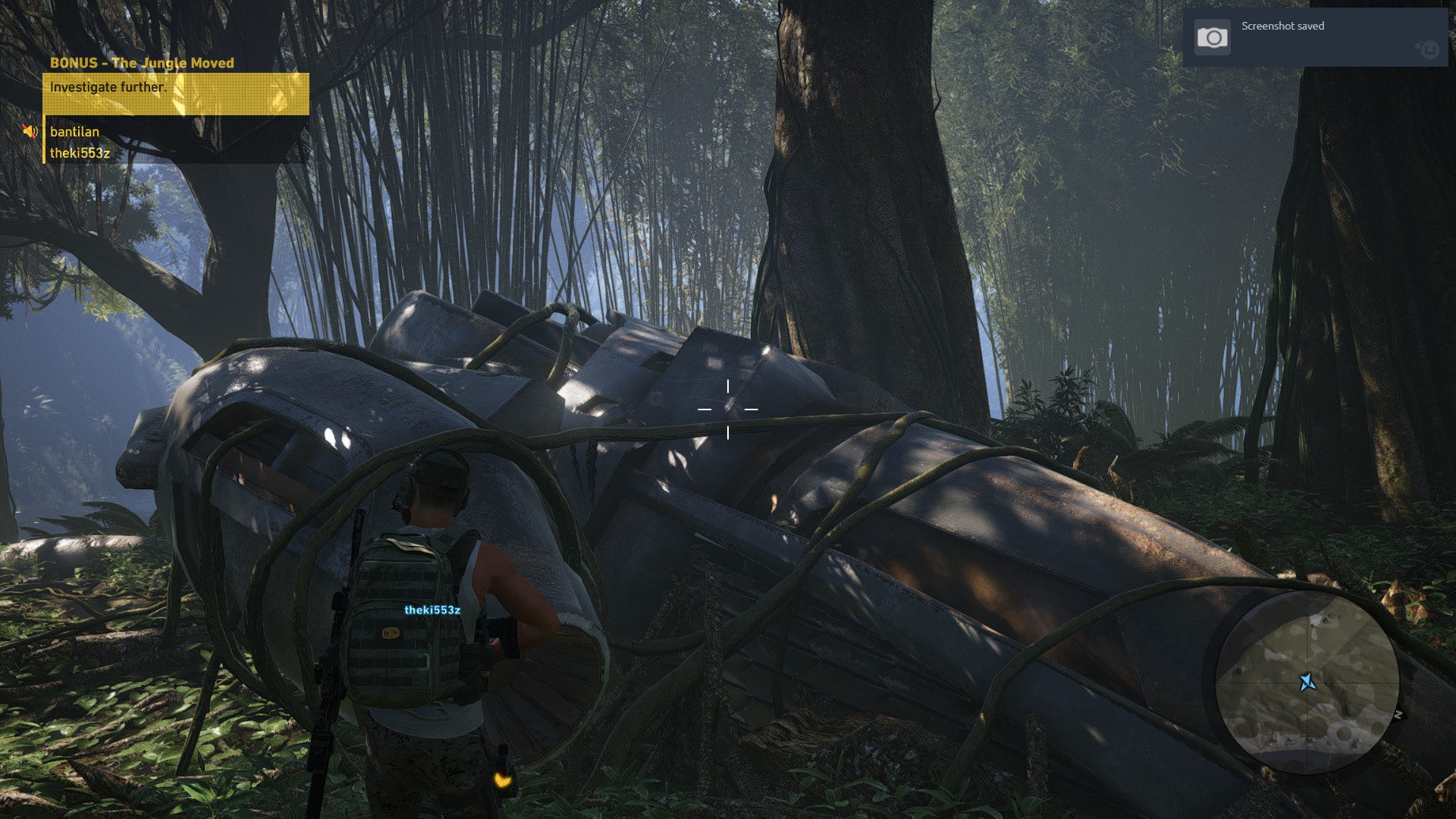Click the crosshair reticle at screen center
Image resolution: width=1456 pixels, height=819 pixels.
click(x=728, y=409)
